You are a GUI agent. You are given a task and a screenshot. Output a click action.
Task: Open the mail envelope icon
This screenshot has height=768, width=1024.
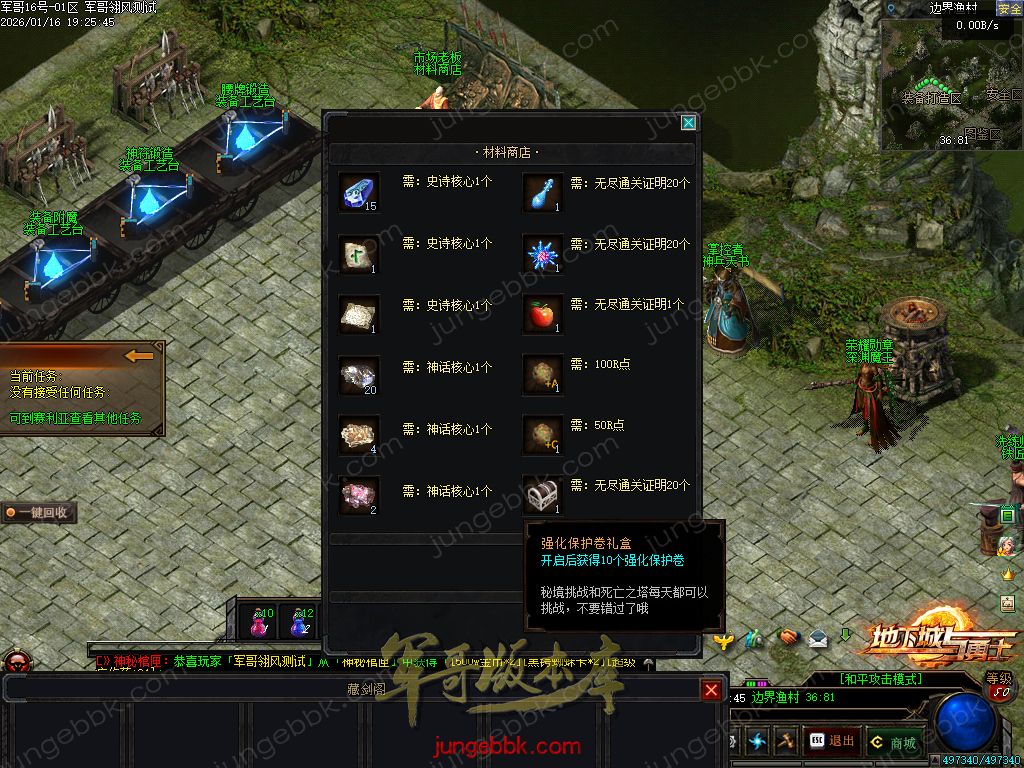pos(818,638)
